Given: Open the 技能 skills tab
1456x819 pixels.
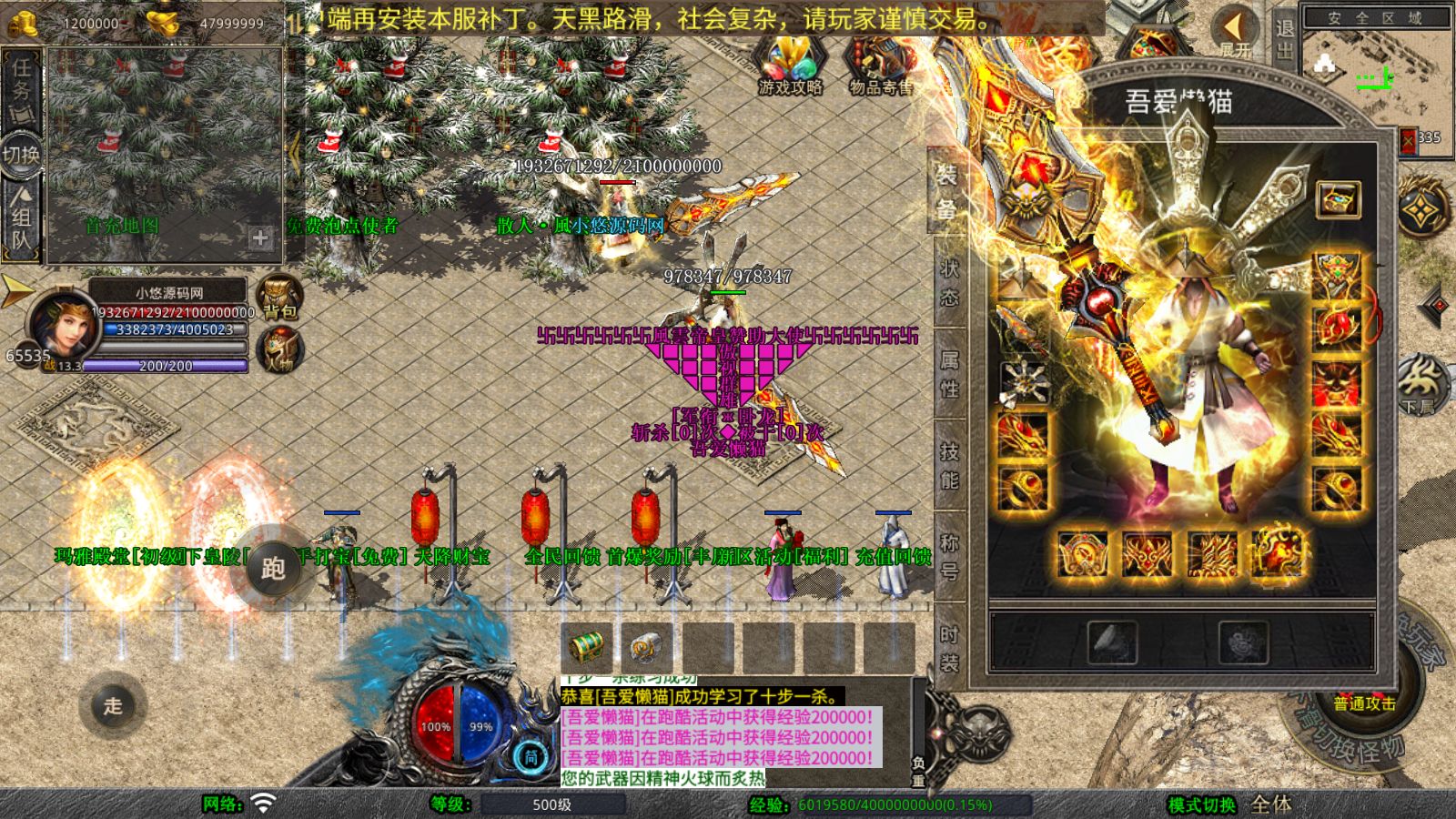Looking at the screenshot, I should [x=949, y=465].
